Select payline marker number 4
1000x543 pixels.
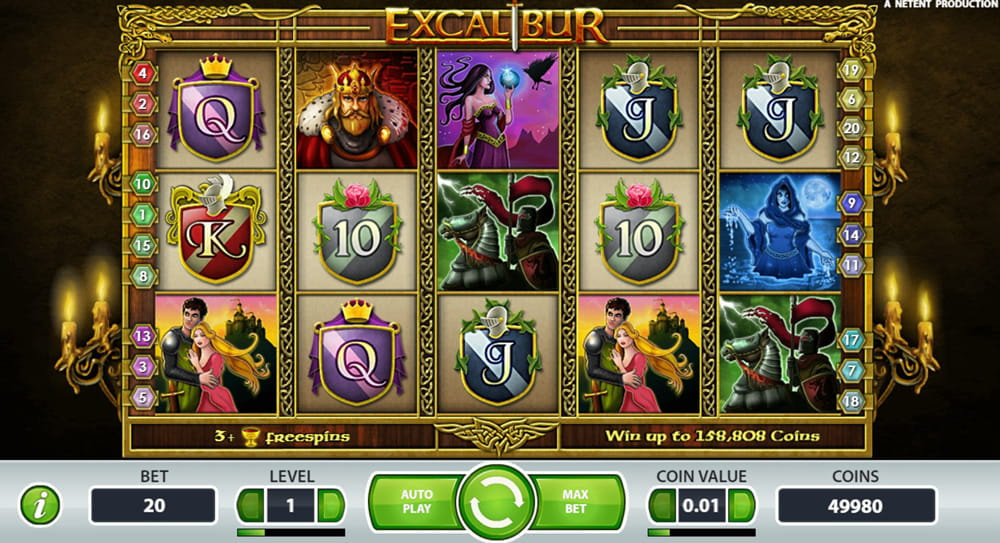(143, 73)
